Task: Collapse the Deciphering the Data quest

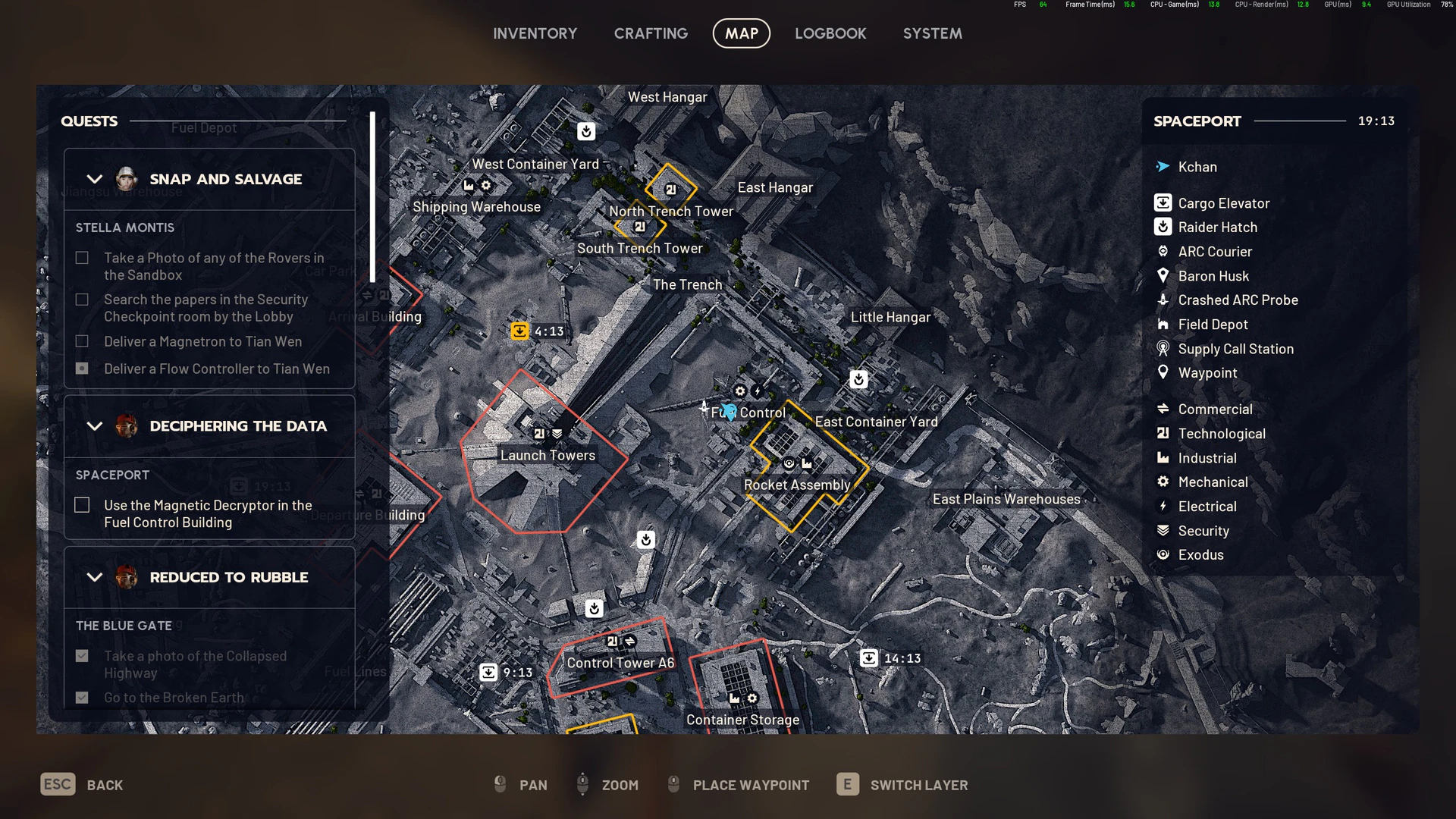Action: click(x=95, y=426)
